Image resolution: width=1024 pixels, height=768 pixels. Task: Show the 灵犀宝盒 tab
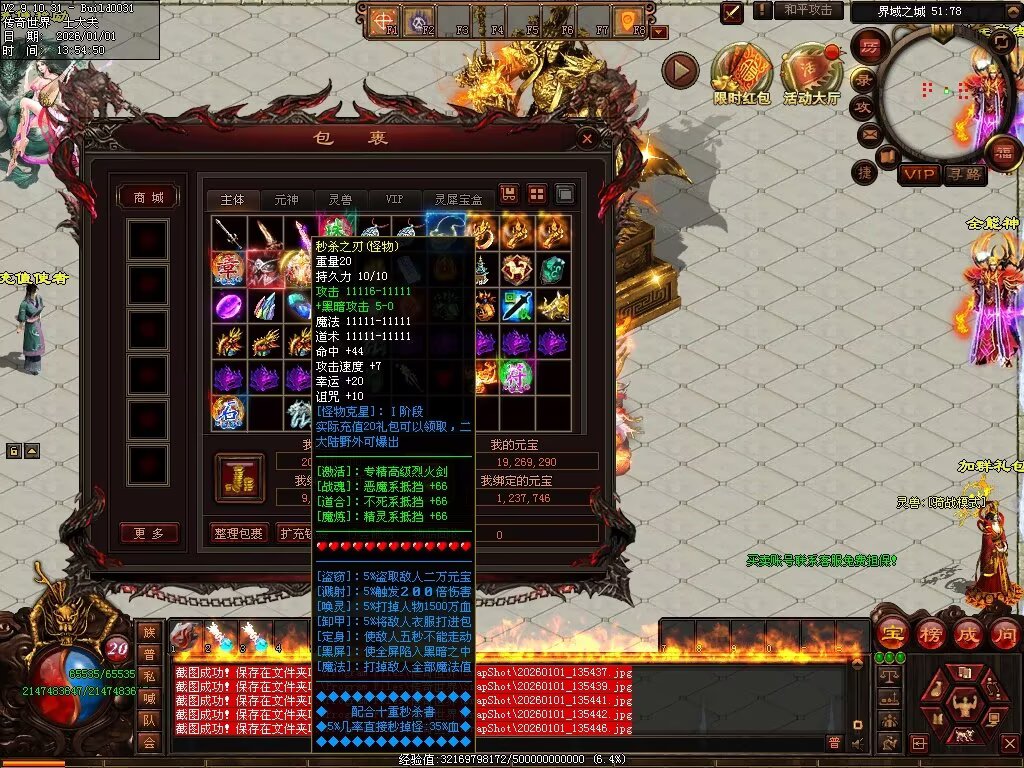[458, 200]
